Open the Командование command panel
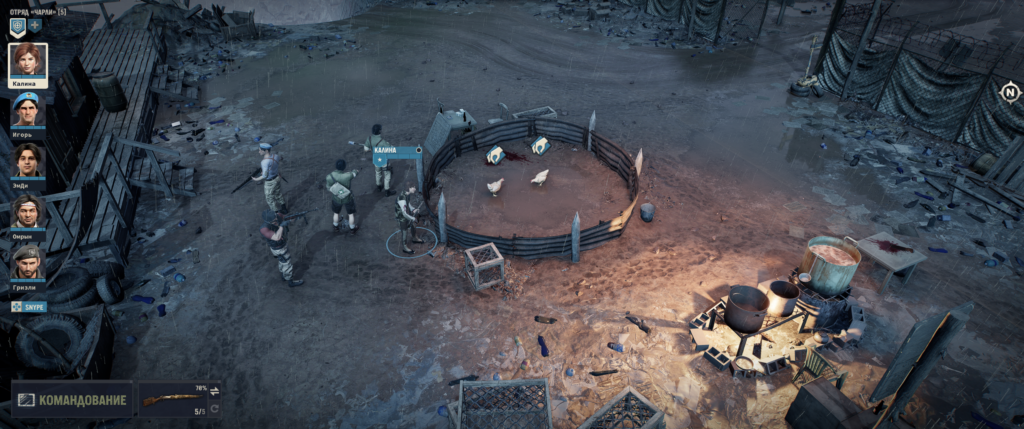Viewport: 1024px width, 429px height. coord(72,400)
